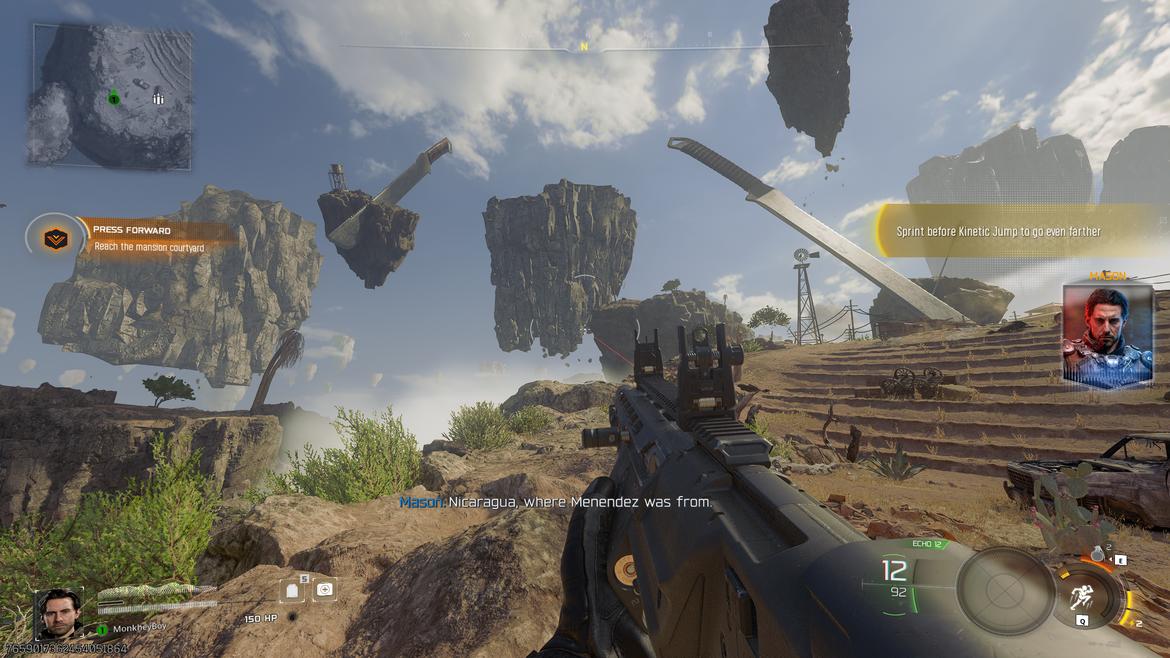Image resolution: width=1170 pixels, height=658 pixels.
Task: Click the orange objective chevron icon
Action: coord(56,239)
